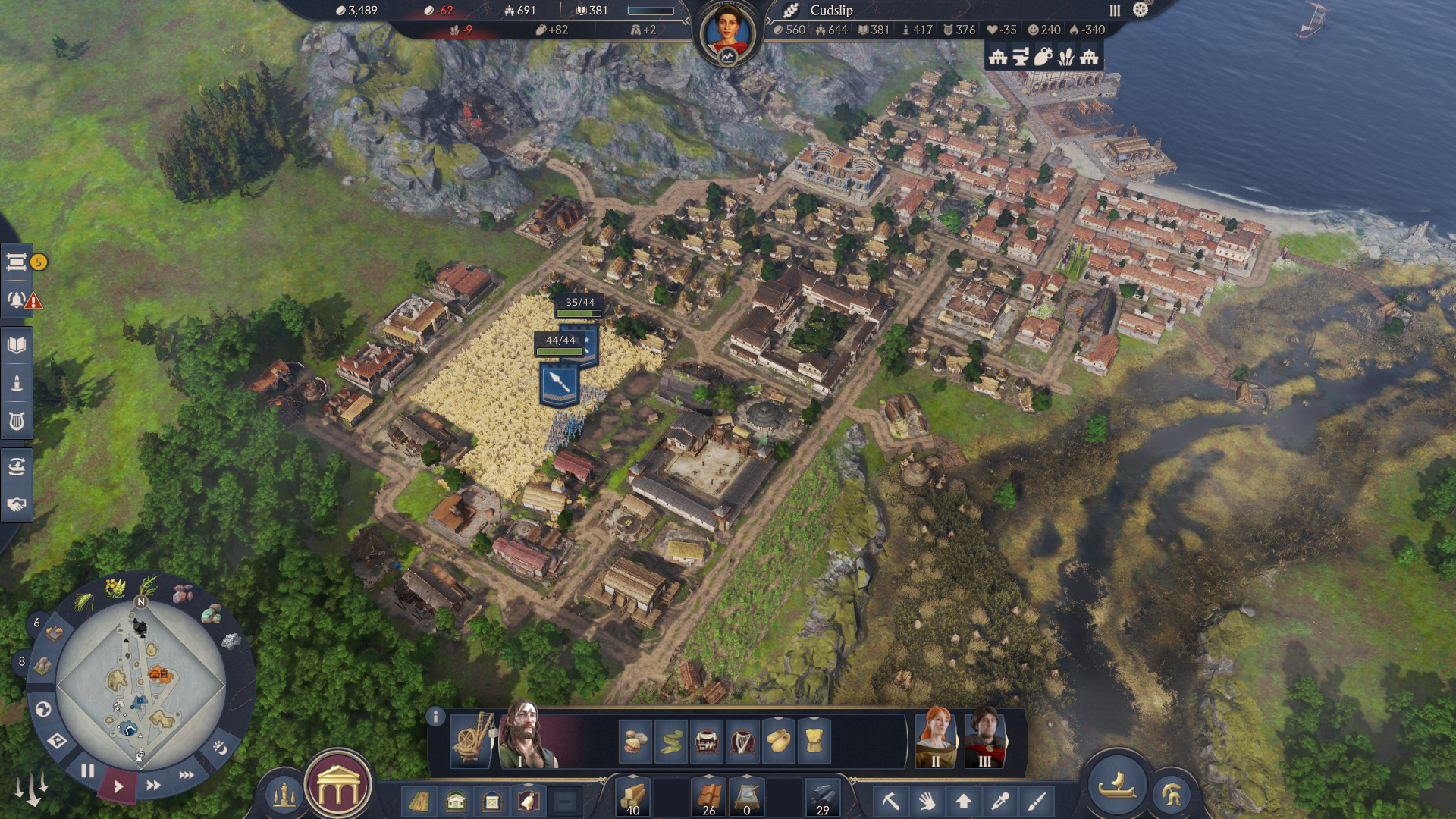Choose the harp building icon
This screenshot has height=819, width=1456.
pos(742,741)
